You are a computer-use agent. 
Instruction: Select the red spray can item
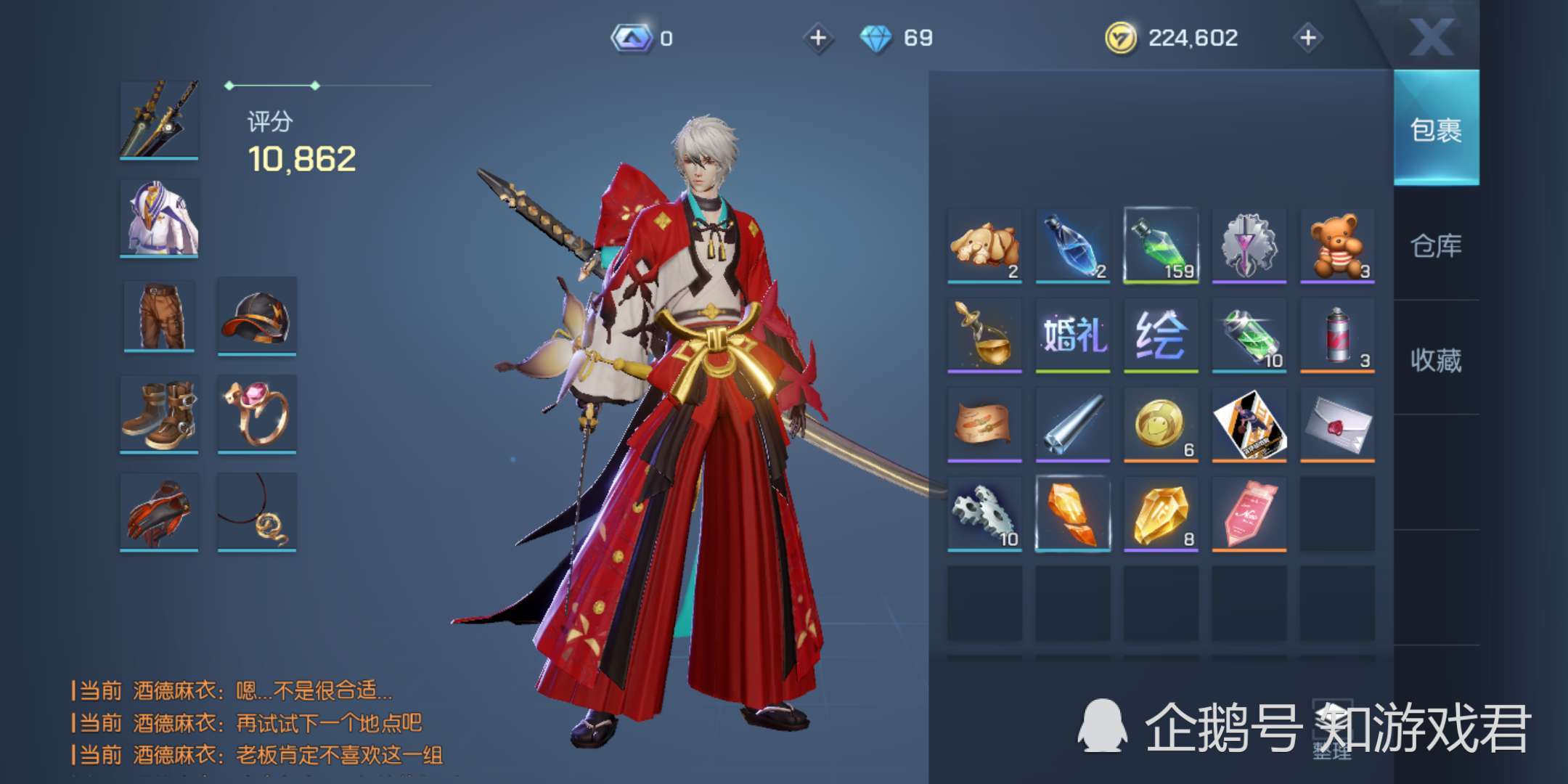coord(1337,335)
